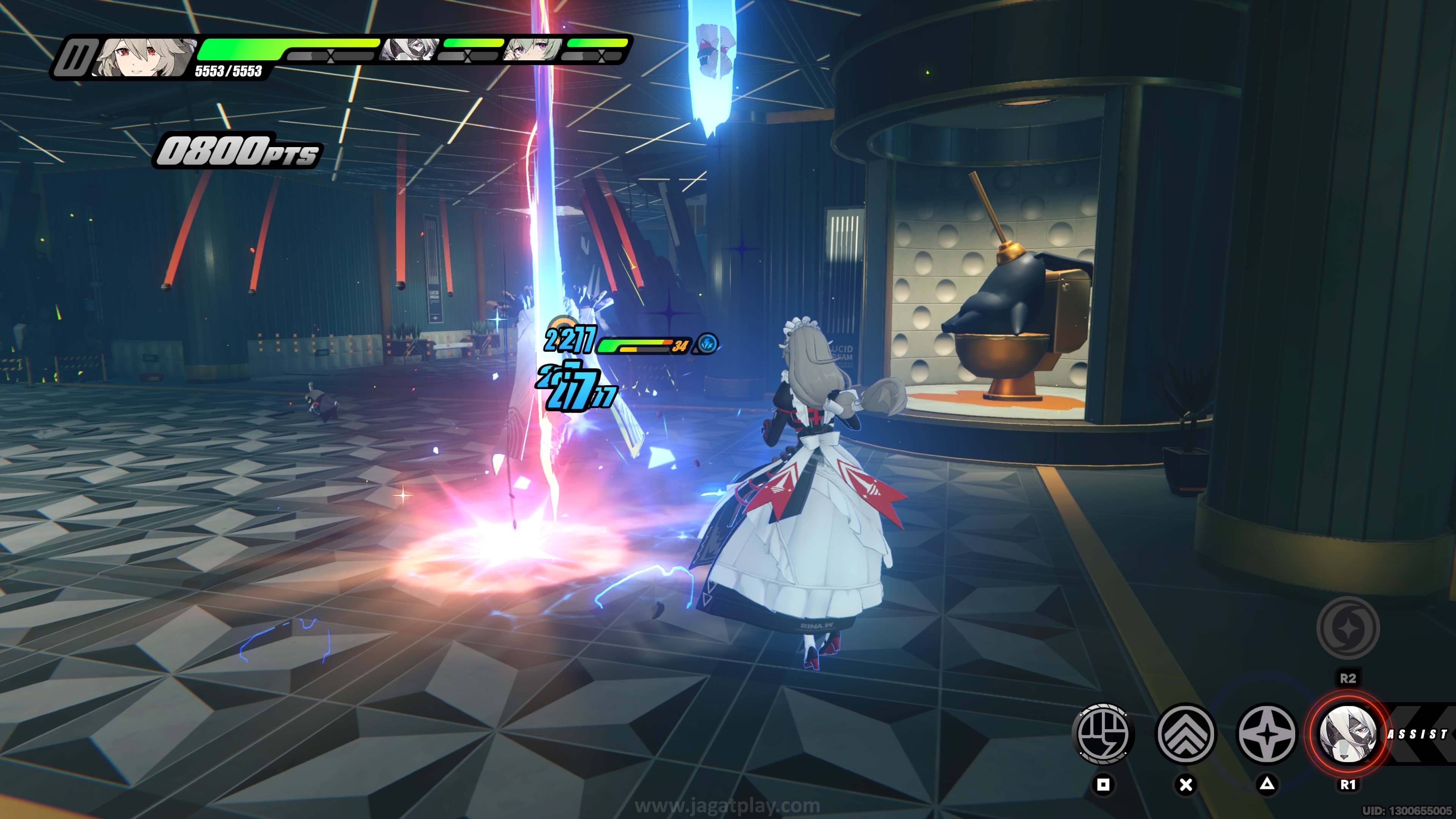Activate the greyed-out swirl ultimate button
This screenshot has height=819, width=1456.
tap(1348, 628)
